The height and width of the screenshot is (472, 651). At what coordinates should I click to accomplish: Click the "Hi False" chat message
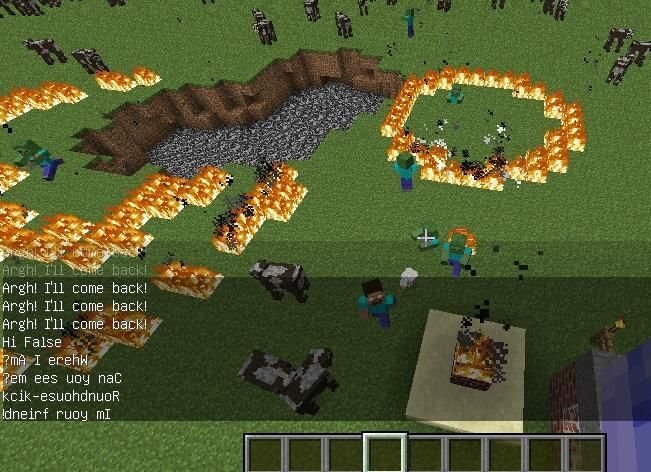(x=32, y=342)
